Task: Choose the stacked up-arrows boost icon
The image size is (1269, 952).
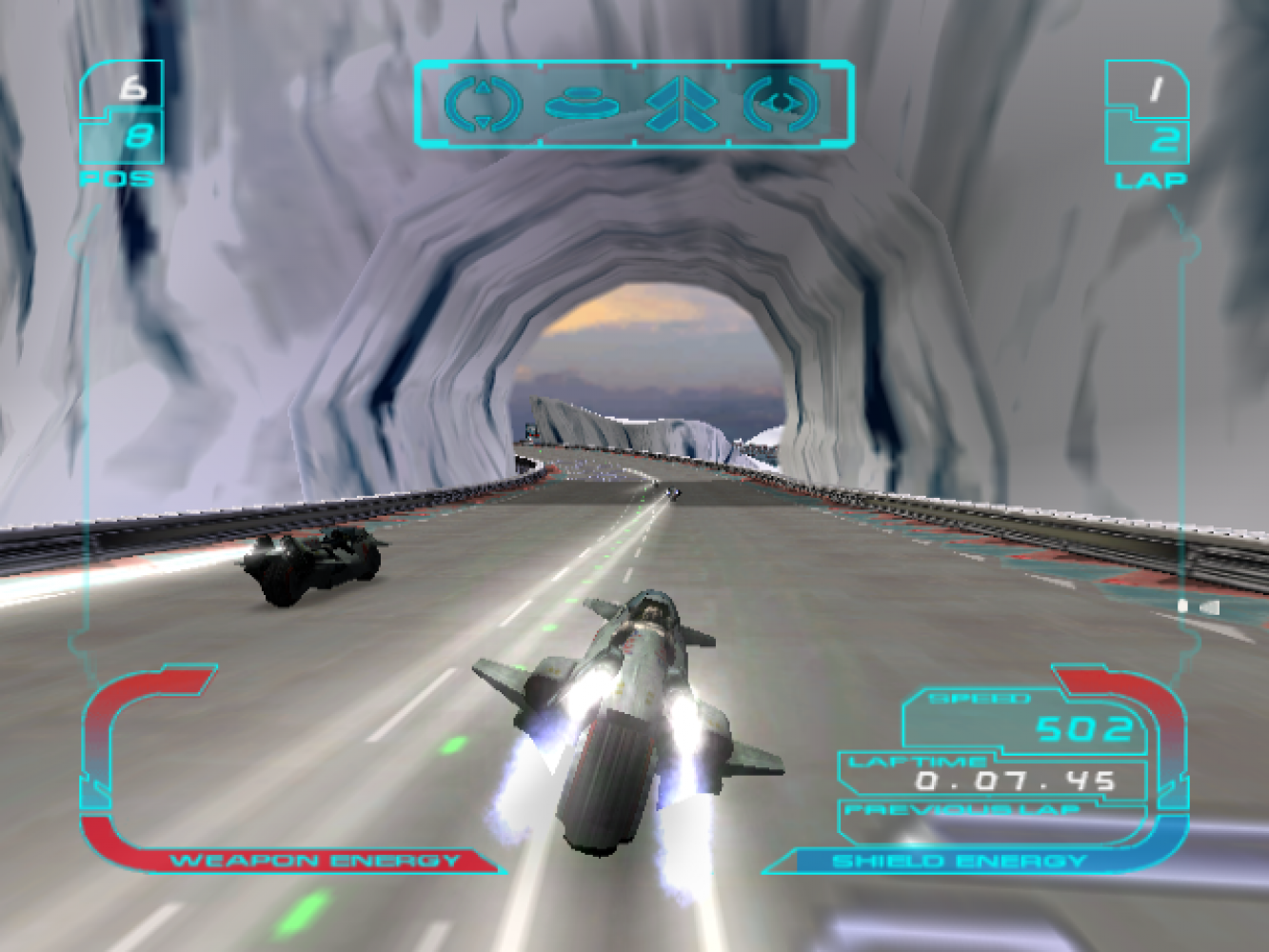Action: click(x=681, y=104)
